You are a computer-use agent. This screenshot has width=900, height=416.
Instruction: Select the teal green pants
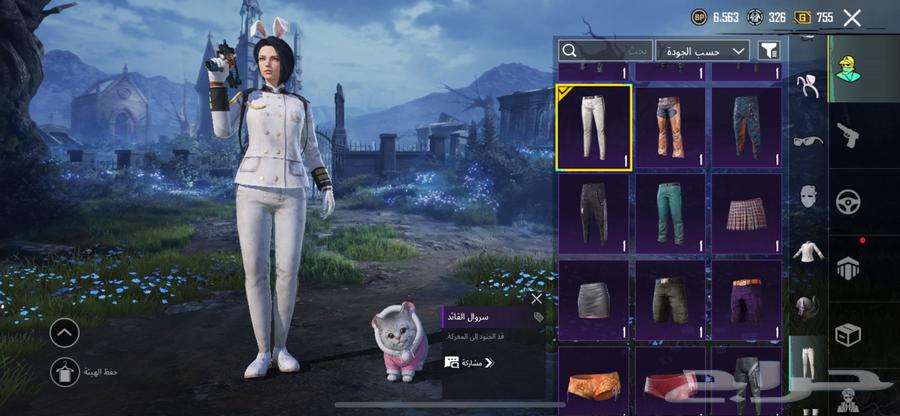(670, 212)
